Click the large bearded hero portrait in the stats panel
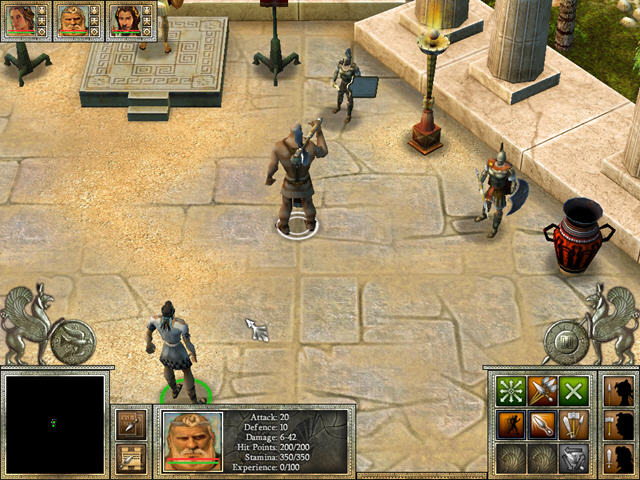This screenshot has height=480, width=640. point(191,441)
